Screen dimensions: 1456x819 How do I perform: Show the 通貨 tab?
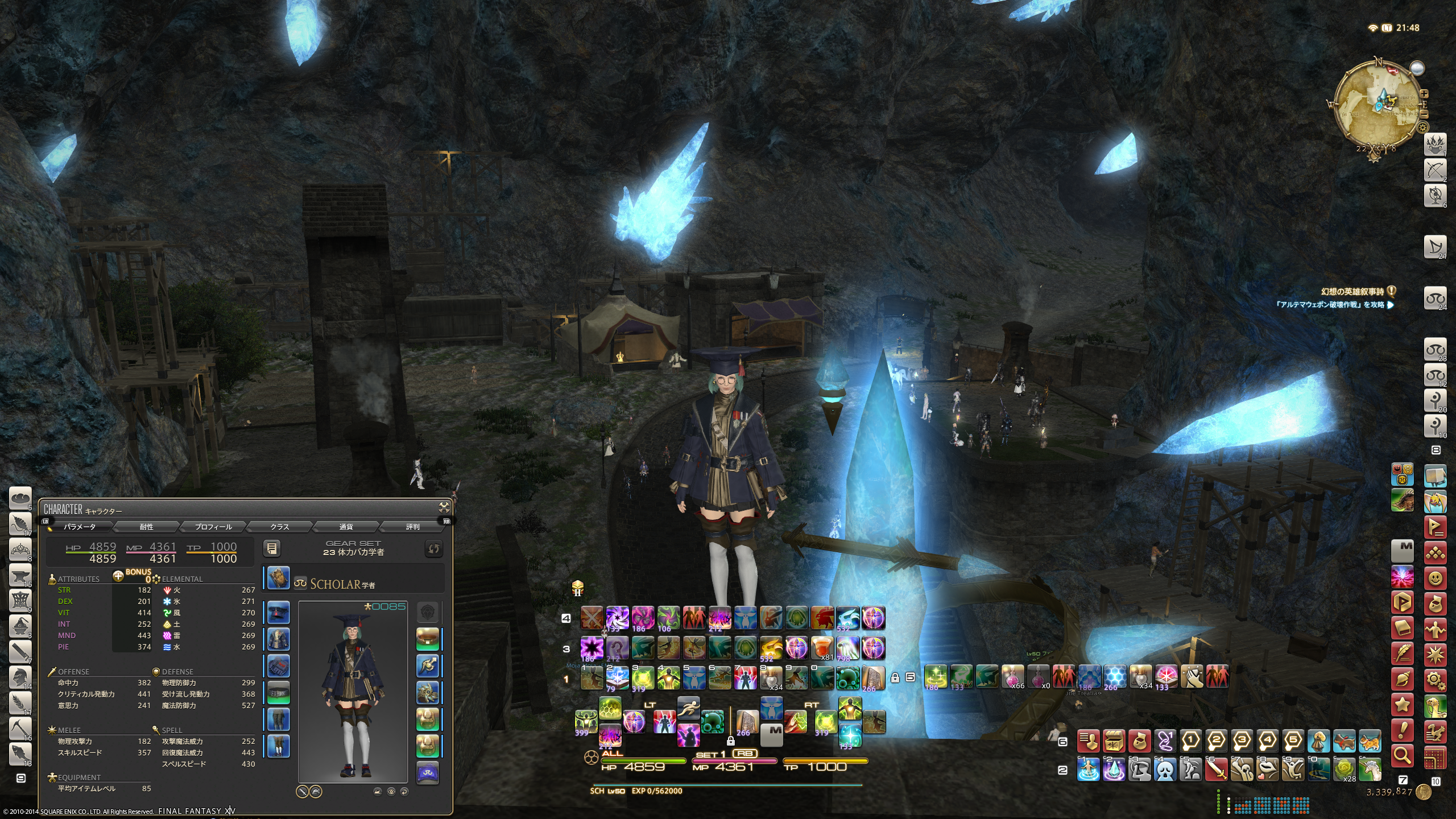[x=346, y=527]
